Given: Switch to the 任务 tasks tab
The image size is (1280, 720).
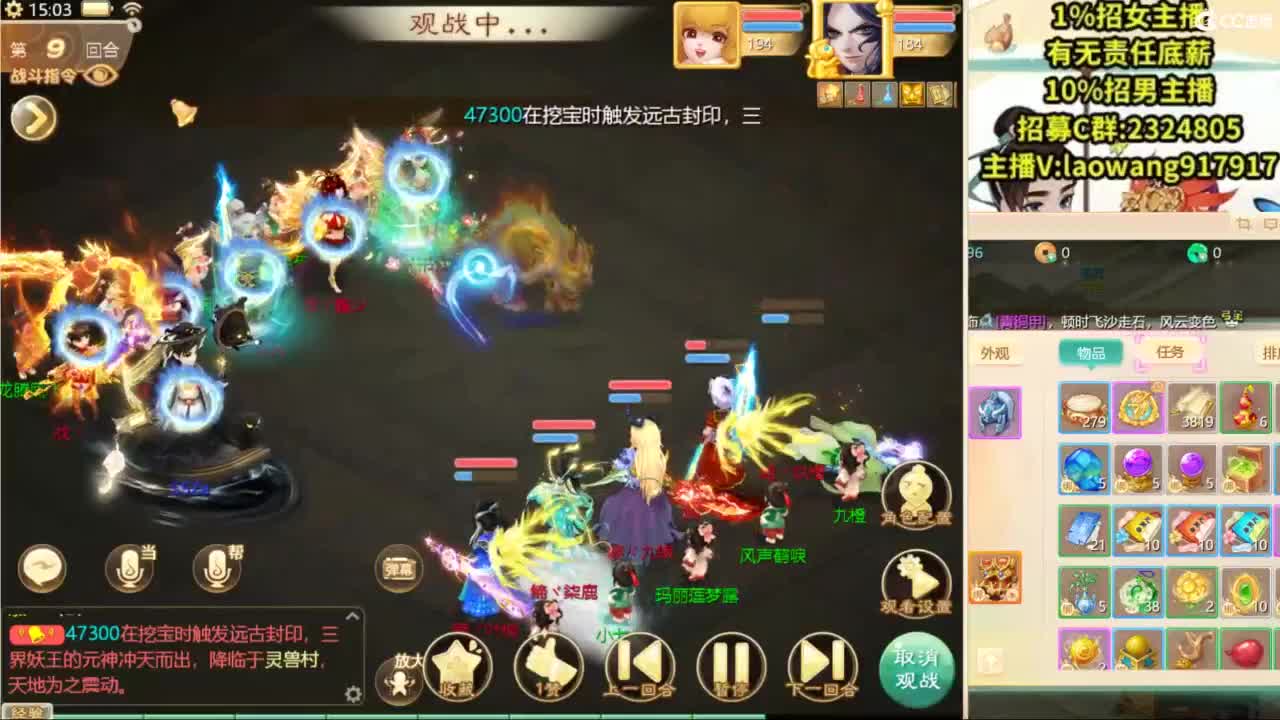Looking at the screenshot, I should click(1172, 352).
